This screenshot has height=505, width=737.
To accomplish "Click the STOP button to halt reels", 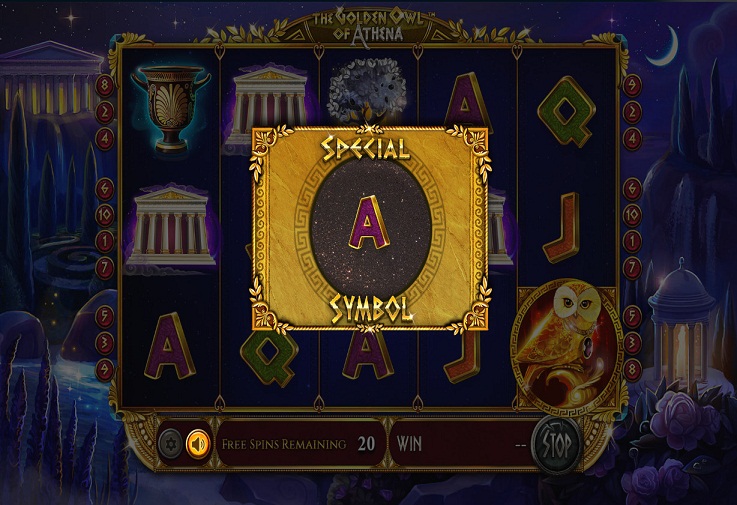I will (557, 442).
